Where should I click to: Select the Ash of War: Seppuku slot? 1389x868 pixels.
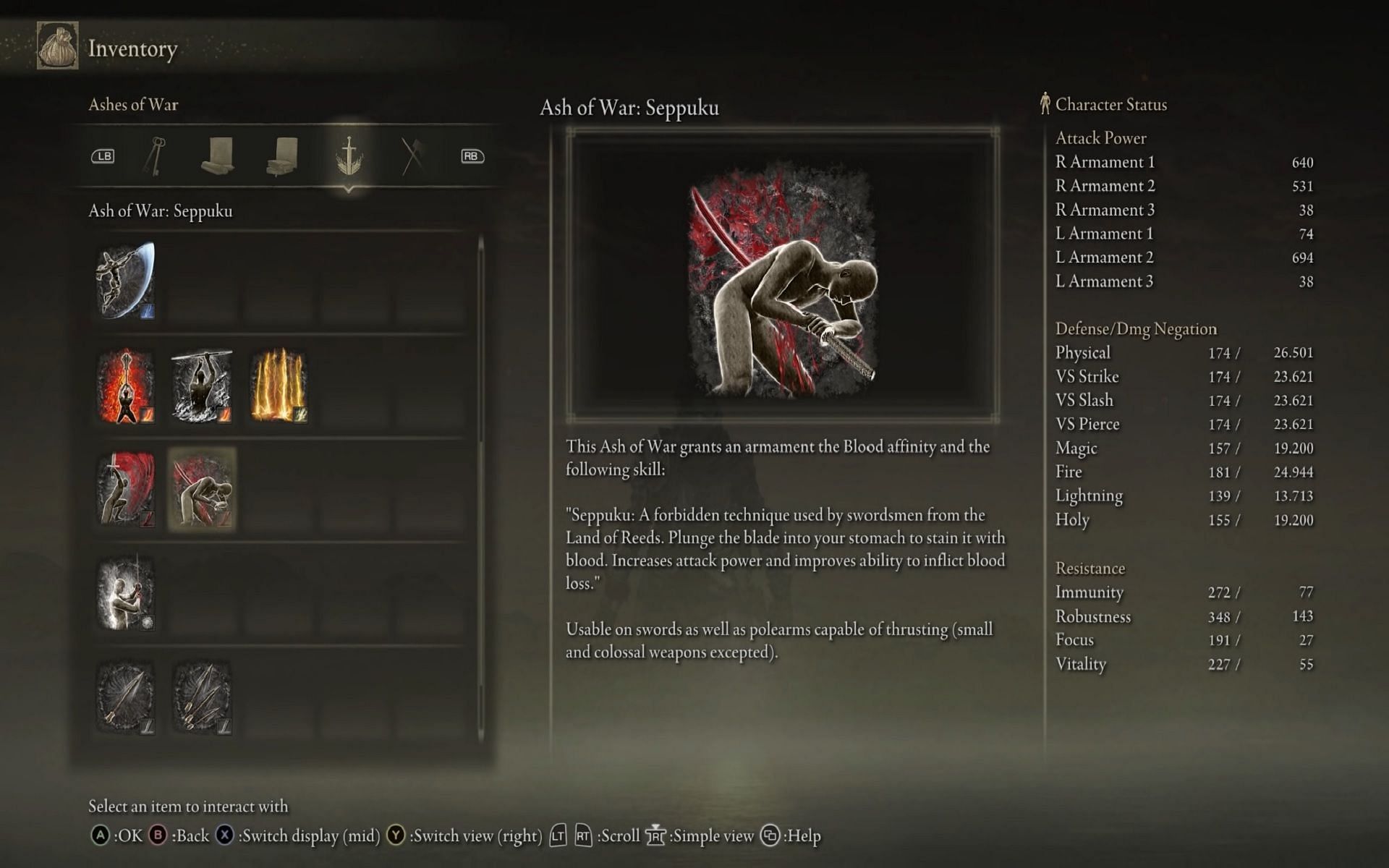[202, 489]
